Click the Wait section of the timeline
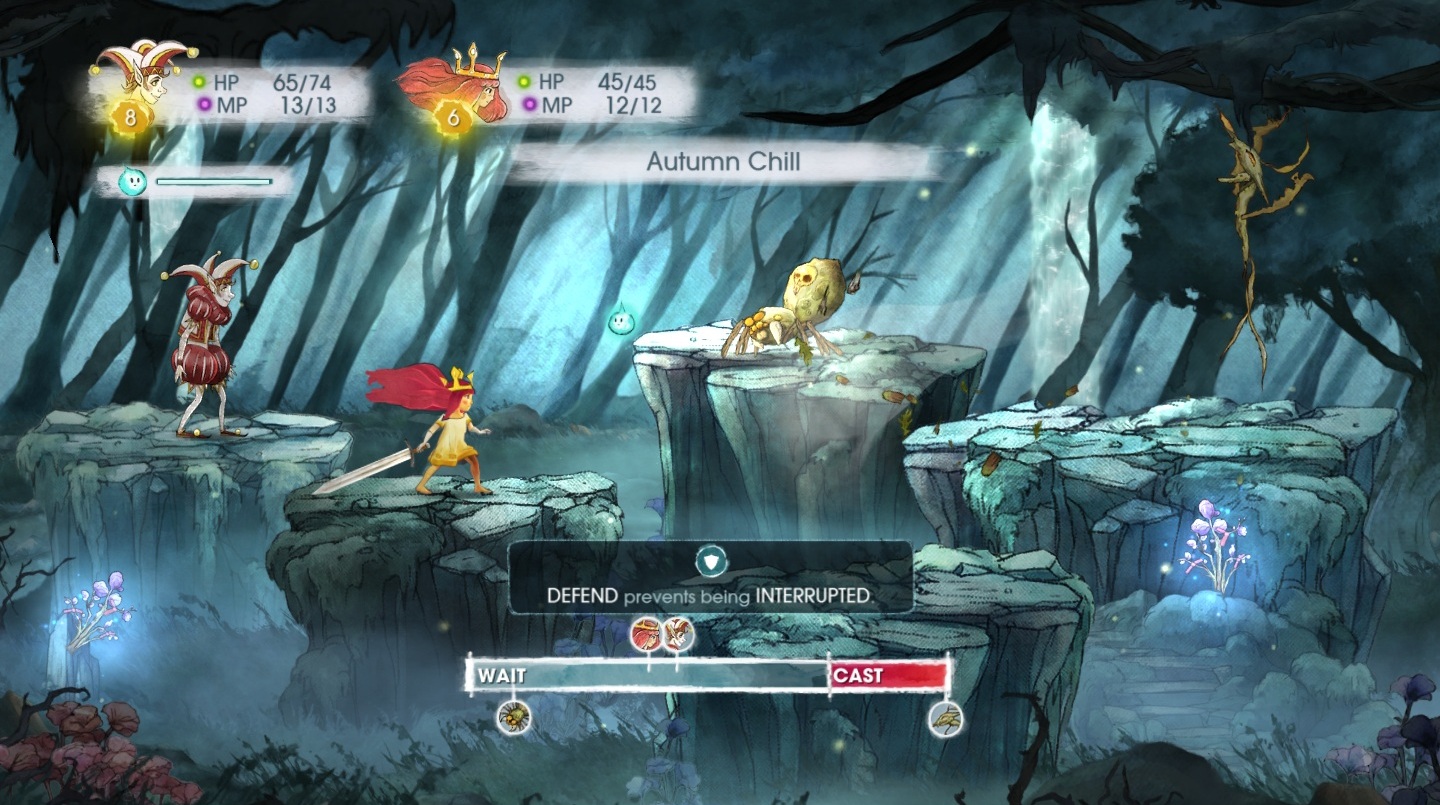Image resolution: width=1440 pixels, height=805 pixels. (x=648, y=676)
